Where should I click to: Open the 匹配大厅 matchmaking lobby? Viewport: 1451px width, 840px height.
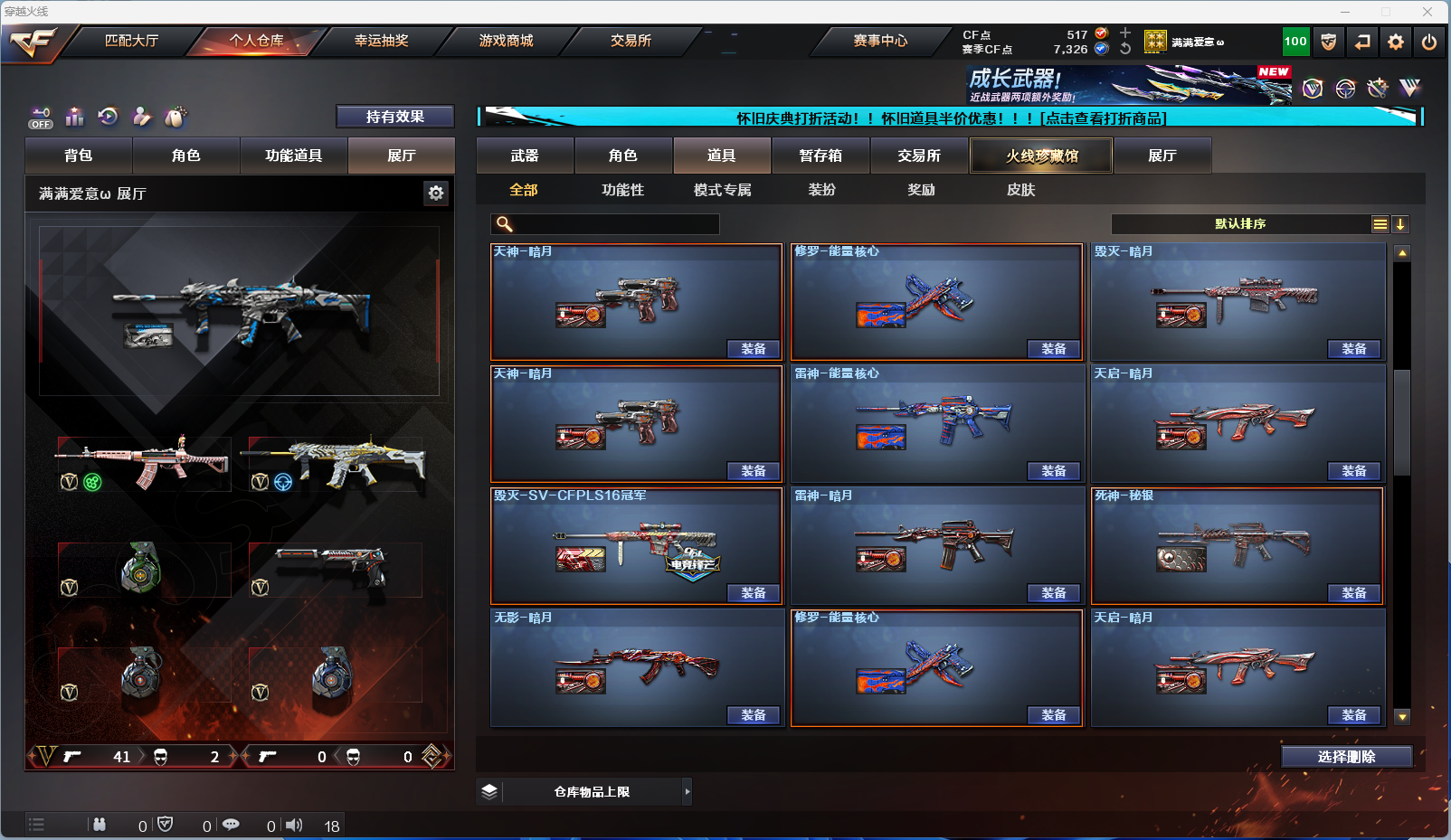(x=131, y=41)
